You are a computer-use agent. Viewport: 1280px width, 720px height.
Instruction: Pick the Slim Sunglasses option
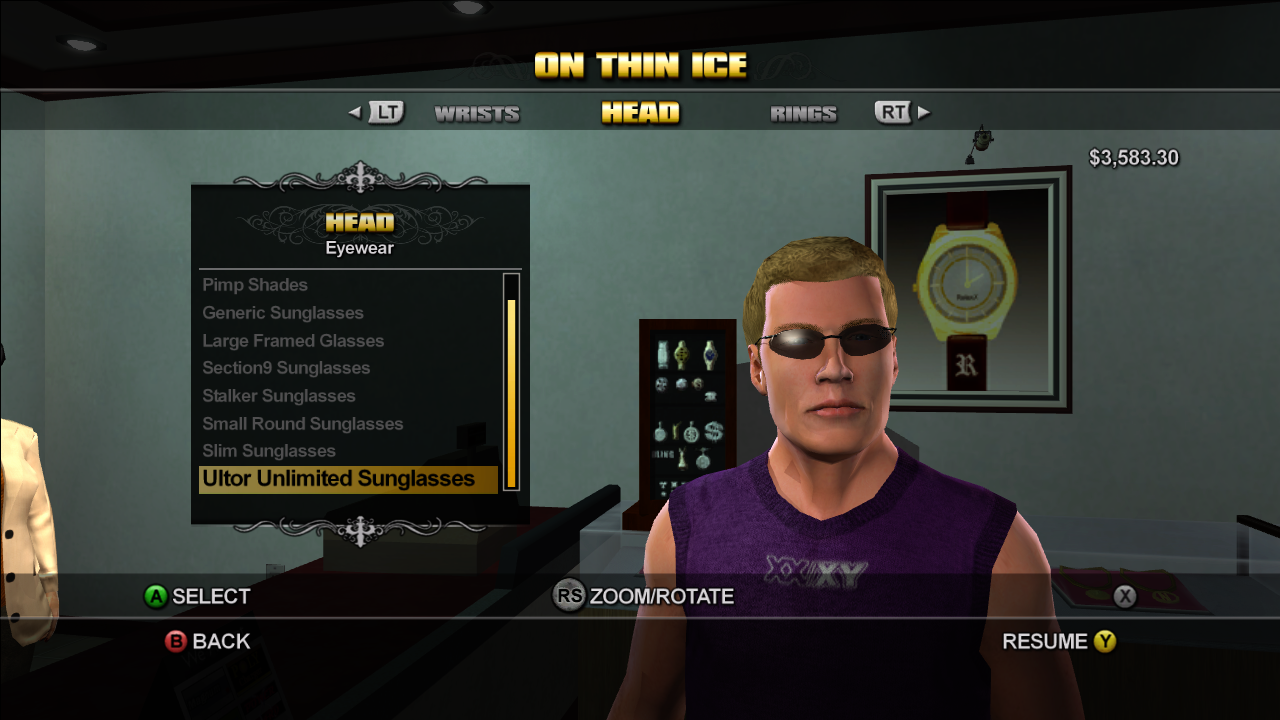(x=269, y=451)
